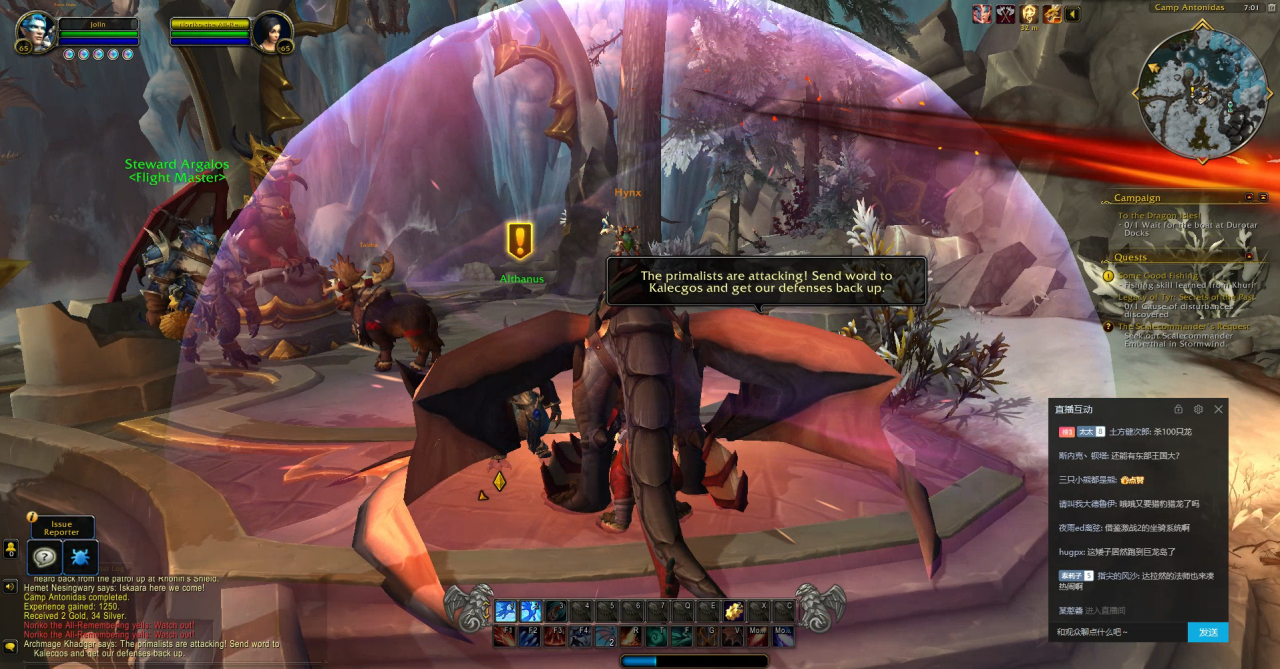Screen dimensions: 1280x669
Task: Select the target portrait of Noriko
Action: pyautogui.click(x=272, y=32)
